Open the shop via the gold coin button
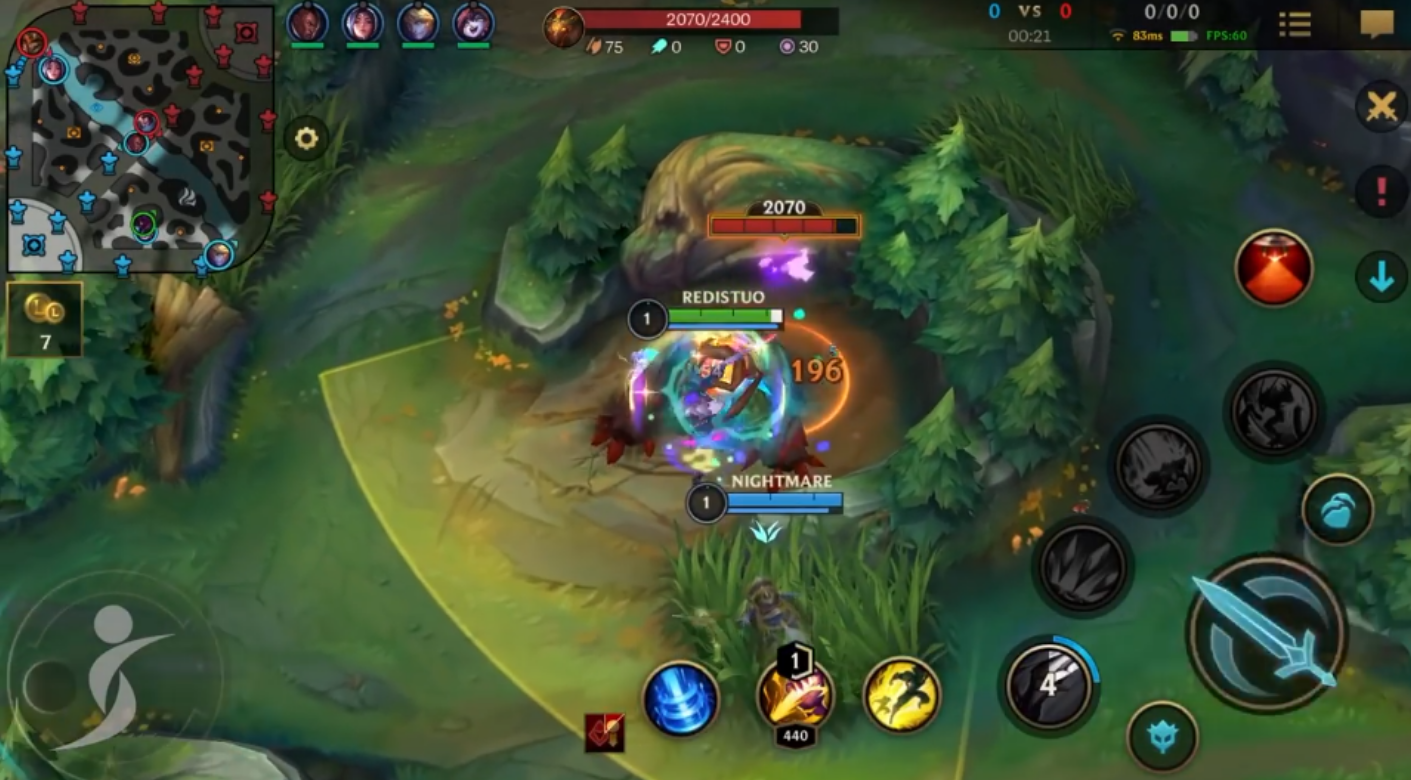This screenshot has width=1411, height=780. tap(45, 318)
